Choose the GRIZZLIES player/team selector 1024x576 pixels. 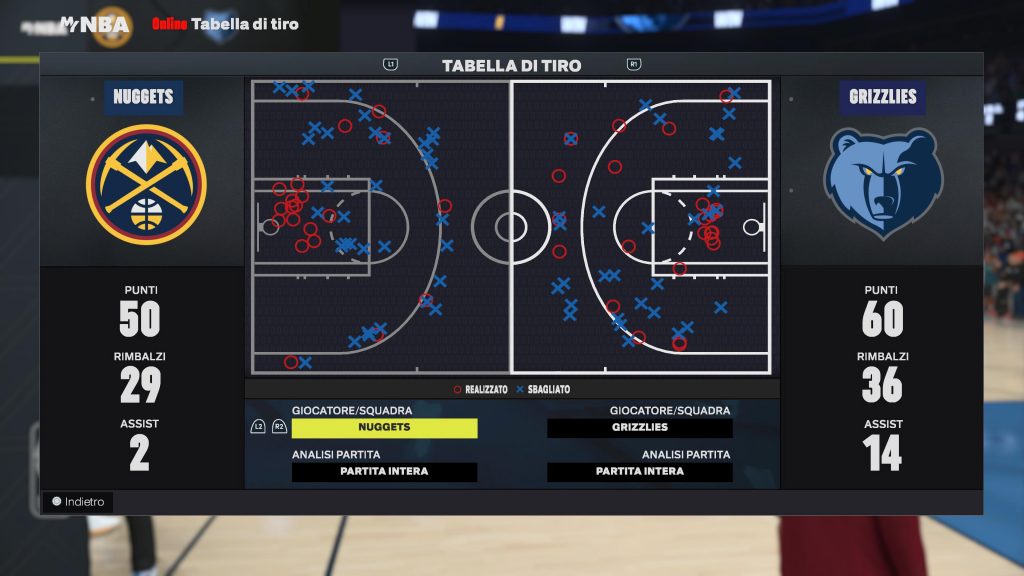pos(640,428)
